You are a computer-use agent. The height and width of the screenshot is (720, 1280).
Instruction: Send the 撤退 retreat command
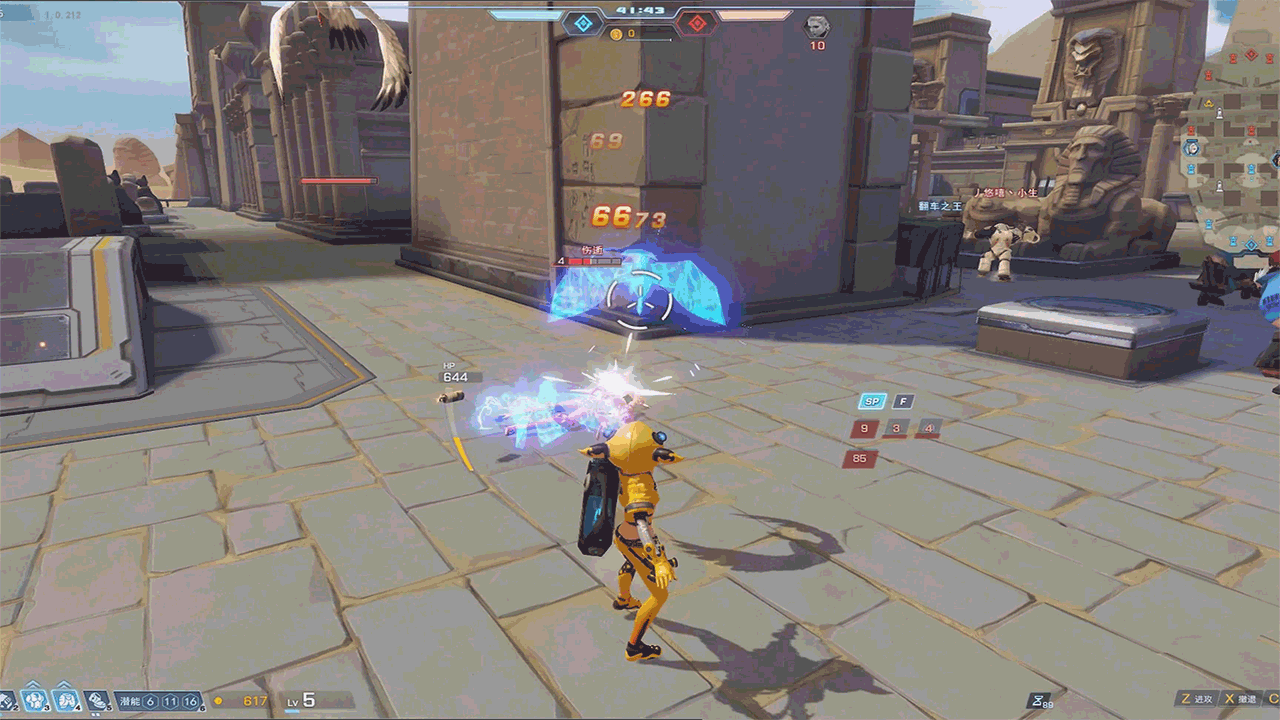click(1240, 700)
